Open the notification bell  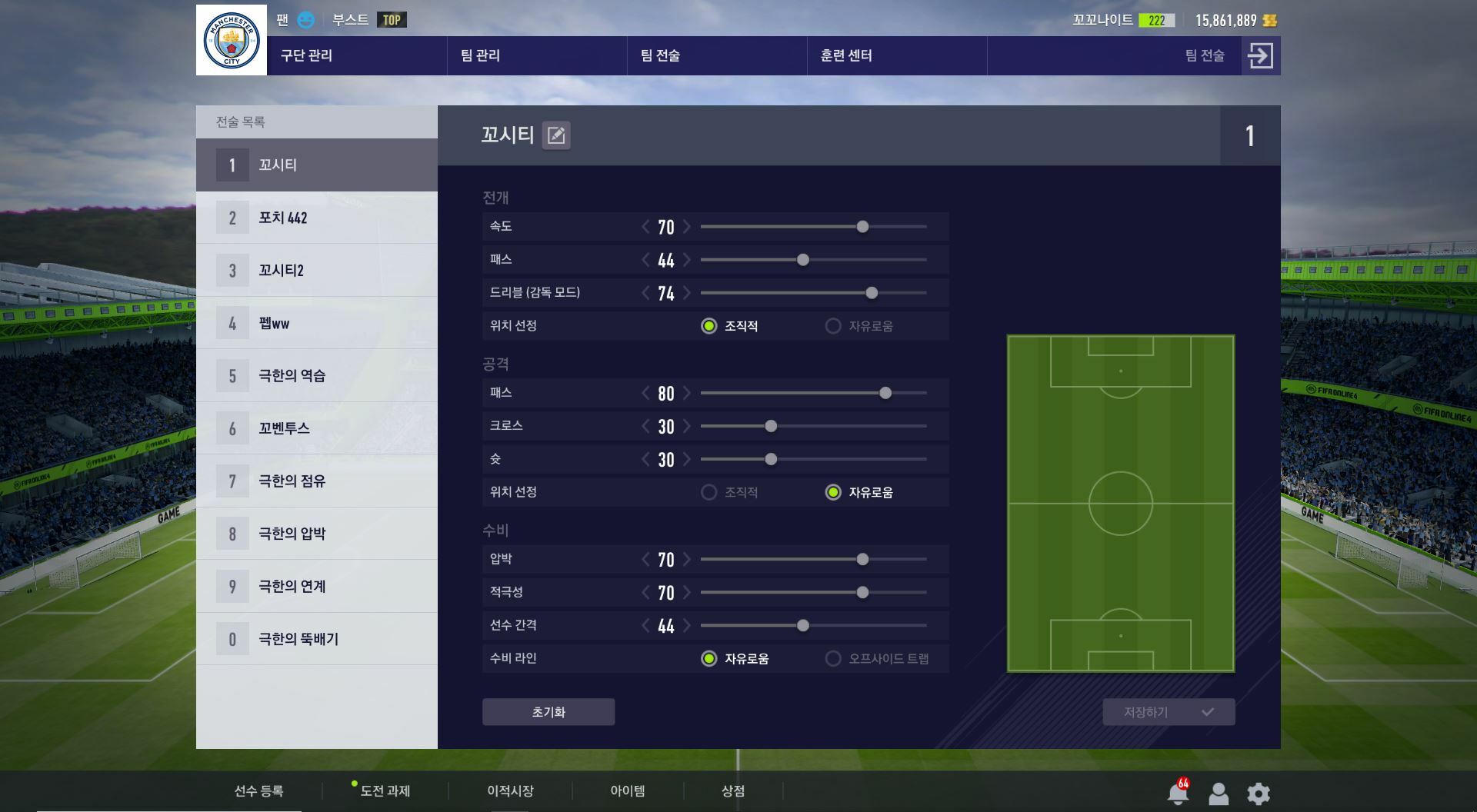click(1177, 793)
